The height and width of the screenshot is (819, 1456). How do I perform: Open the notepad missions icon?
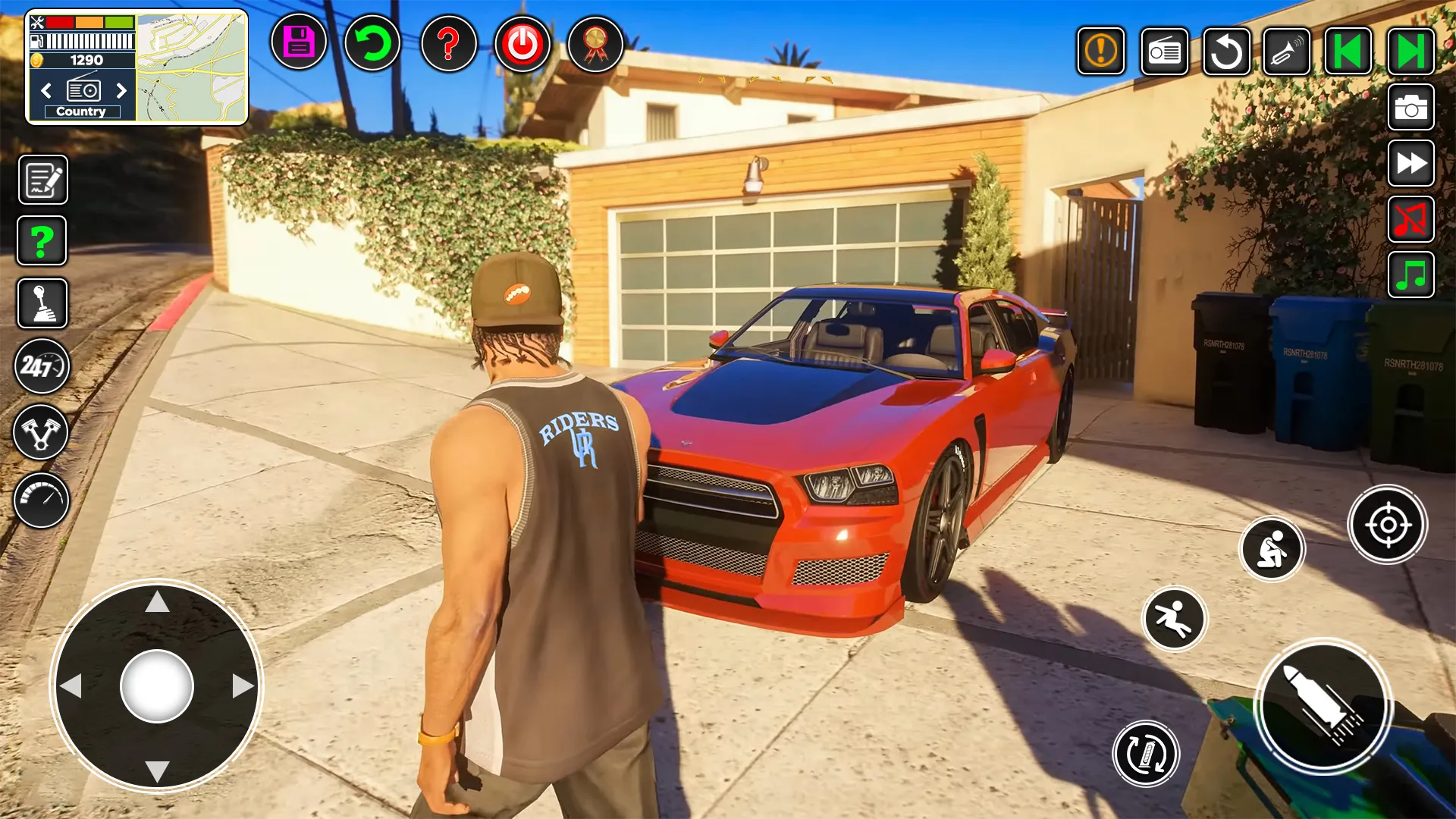[42, 180]
